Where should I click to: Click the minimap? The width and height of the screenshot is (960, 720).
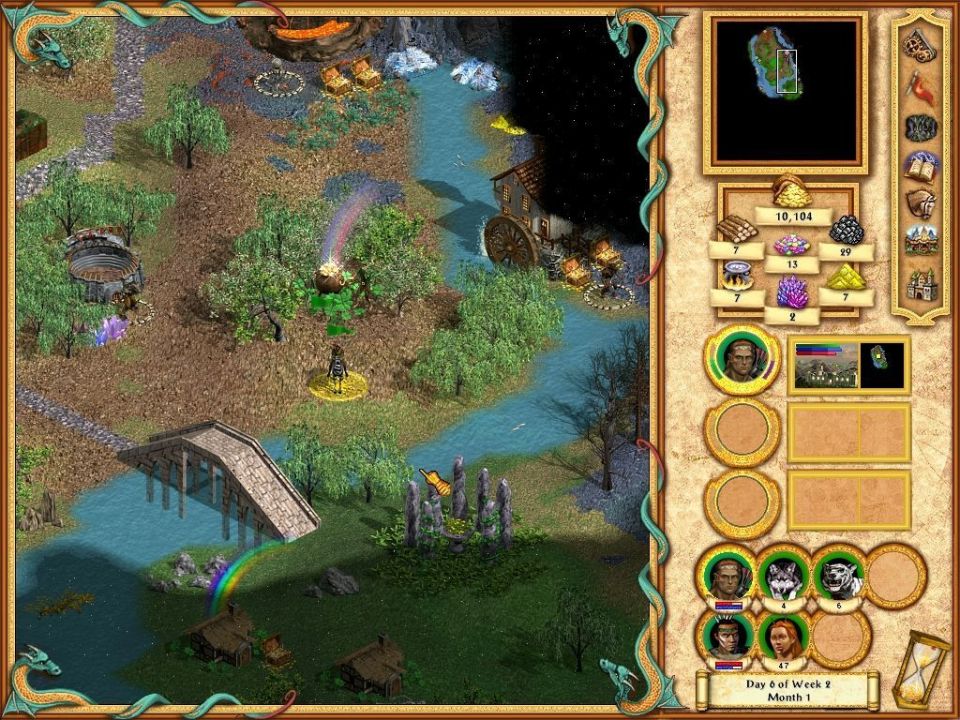784,93
